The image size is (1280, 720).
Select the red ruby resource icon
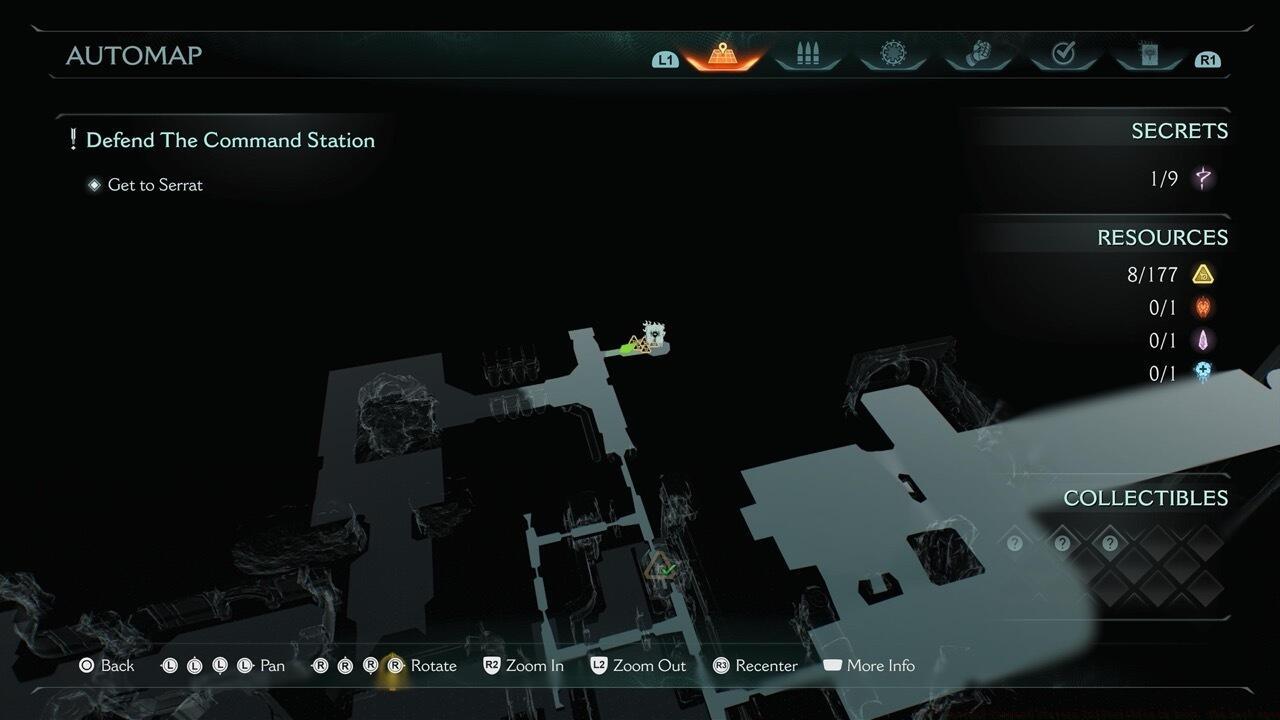[1202, 308]
